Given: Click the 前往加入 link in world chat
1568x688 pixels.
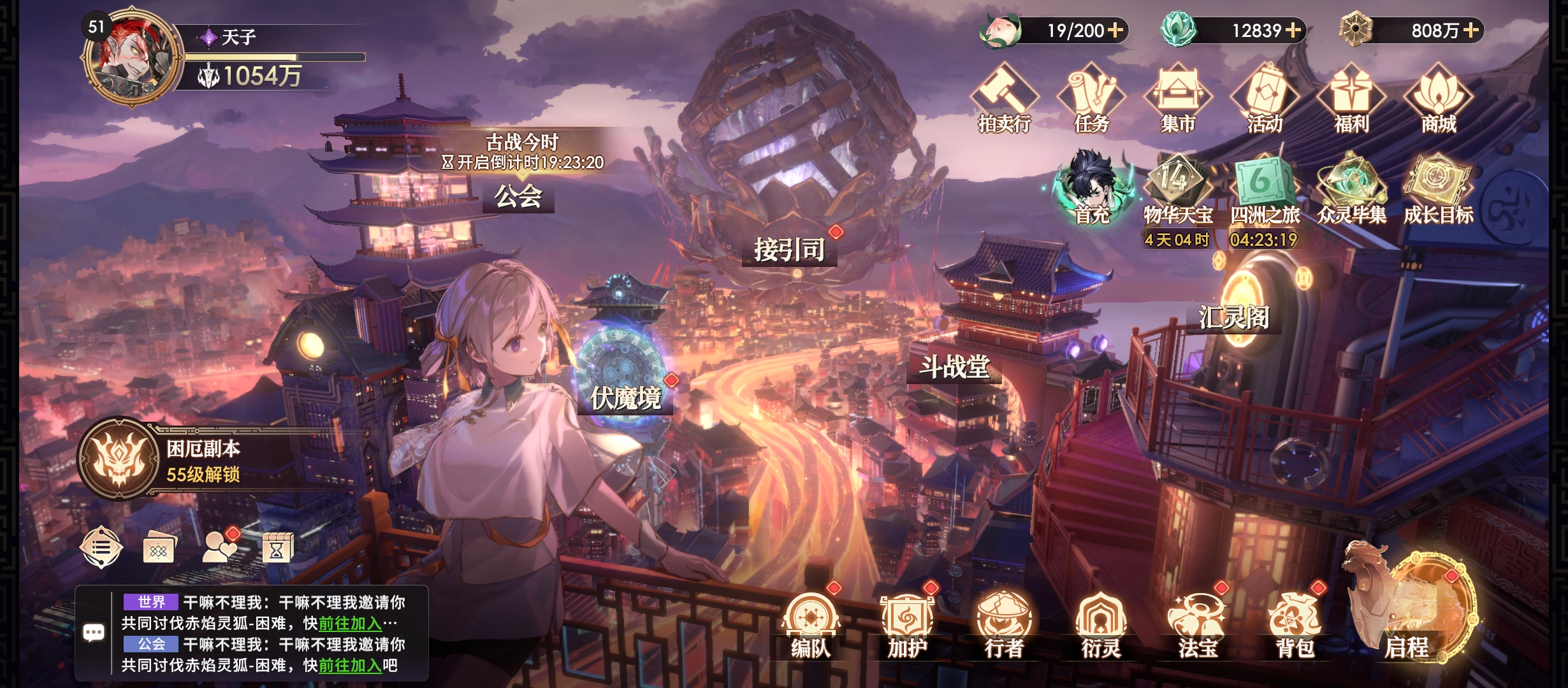Looking at the screenshot, I should pos(350,623).
